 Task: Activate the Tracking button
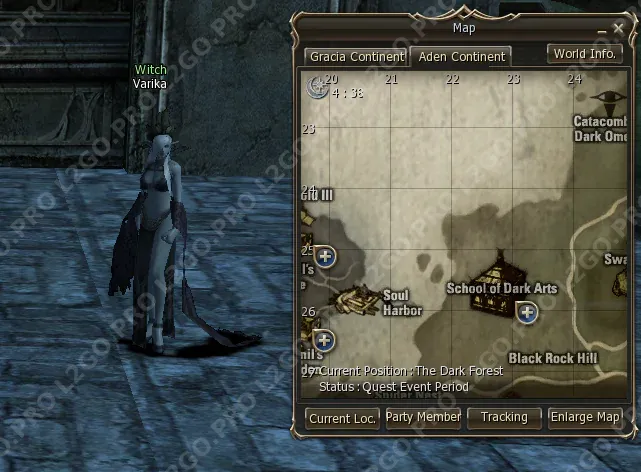(504, 417)
